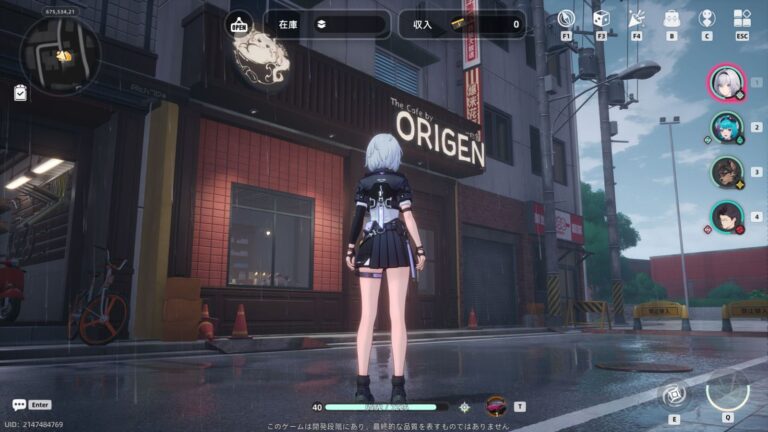Open the character screen icon

coord(707,18)
